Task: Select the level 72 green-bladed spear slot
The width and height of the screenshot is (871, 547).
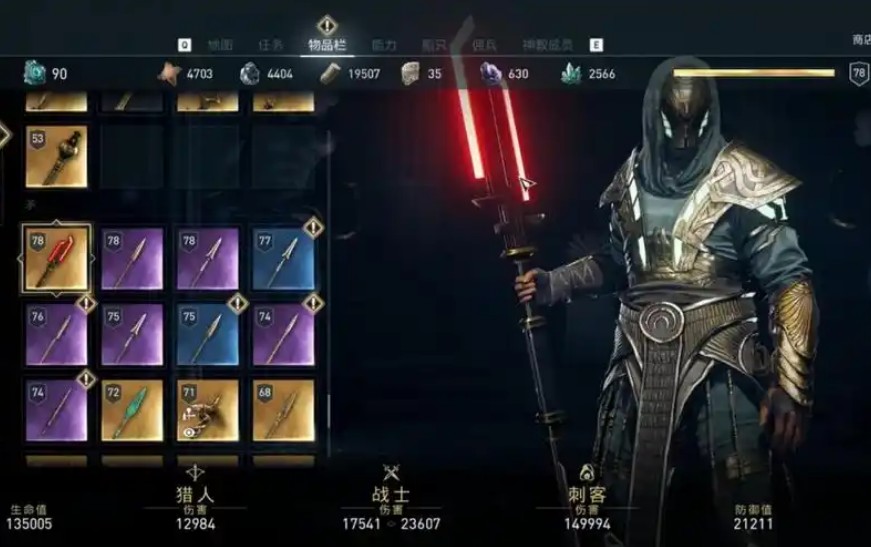Action: click(132, 409)
